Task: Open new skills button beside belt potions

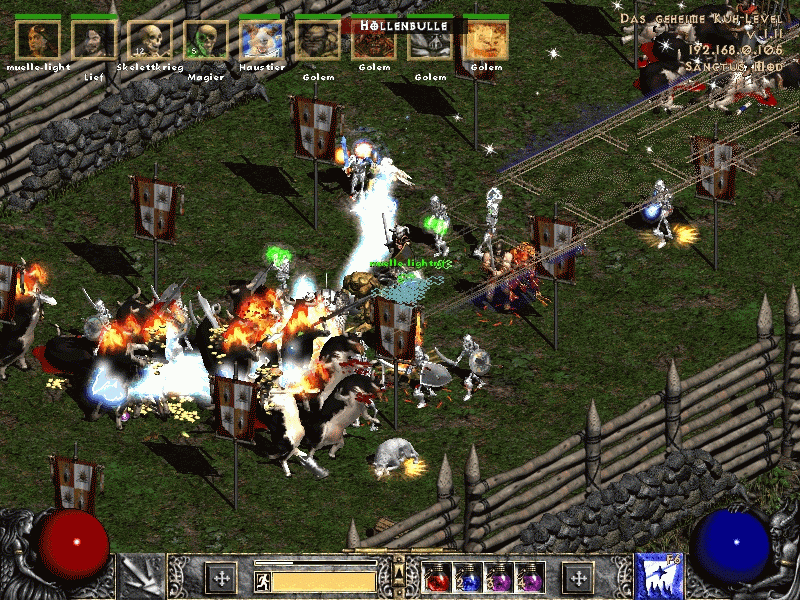Action: pos(577,578)
